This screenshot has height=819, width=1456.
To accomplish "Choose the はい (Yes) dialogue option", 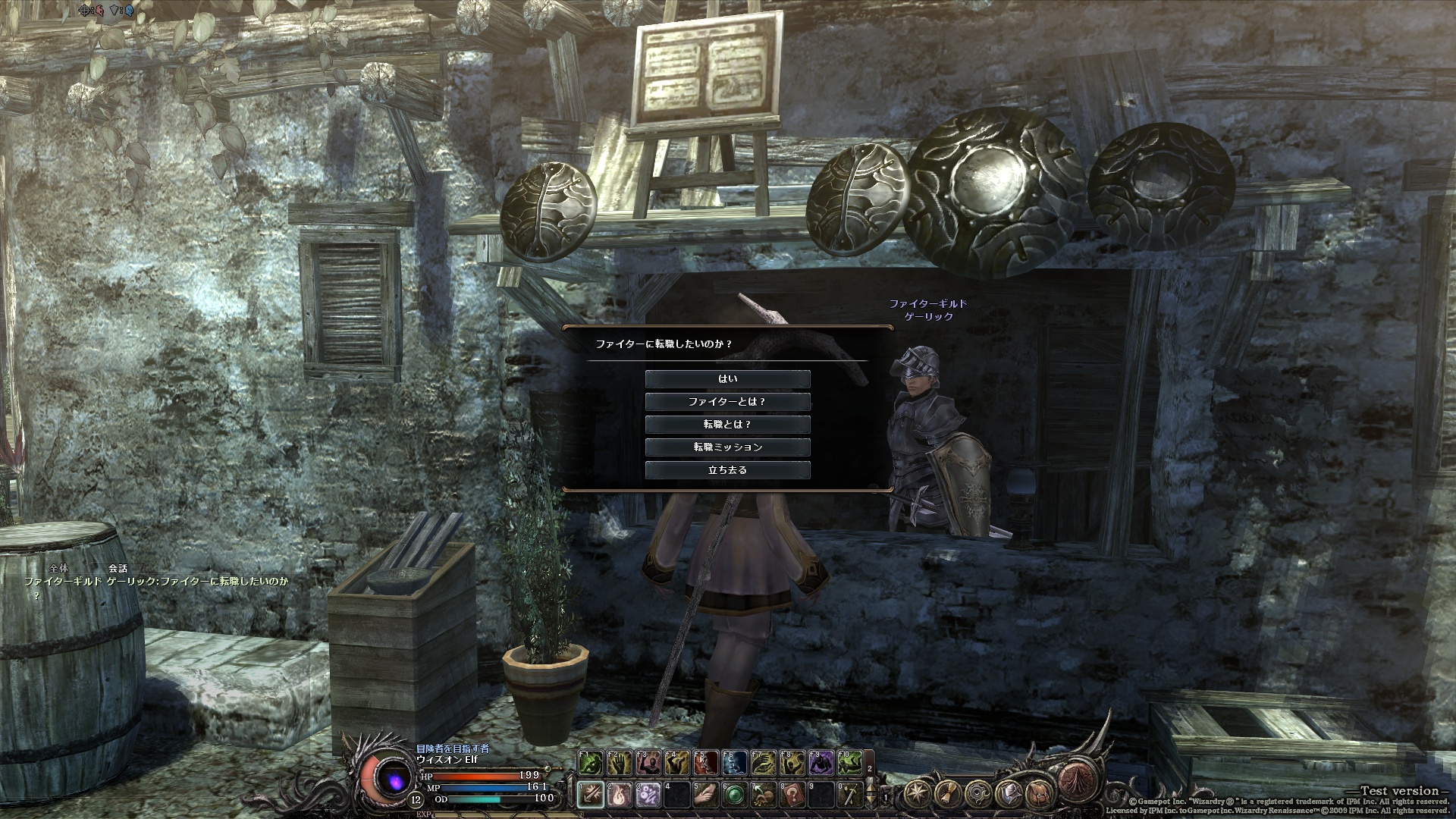I will [x=727, y=378].
